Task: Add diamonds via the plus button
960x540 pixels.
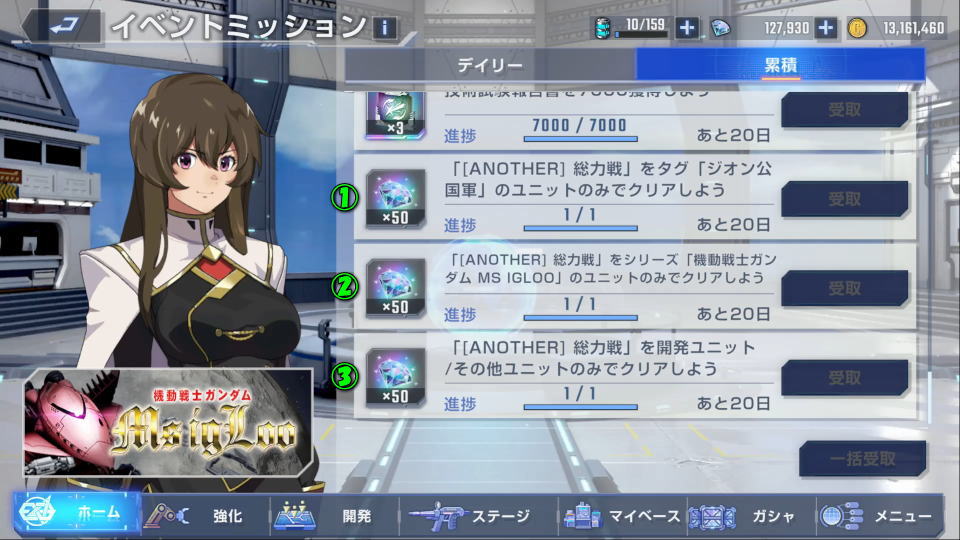Action: [826, 28]
